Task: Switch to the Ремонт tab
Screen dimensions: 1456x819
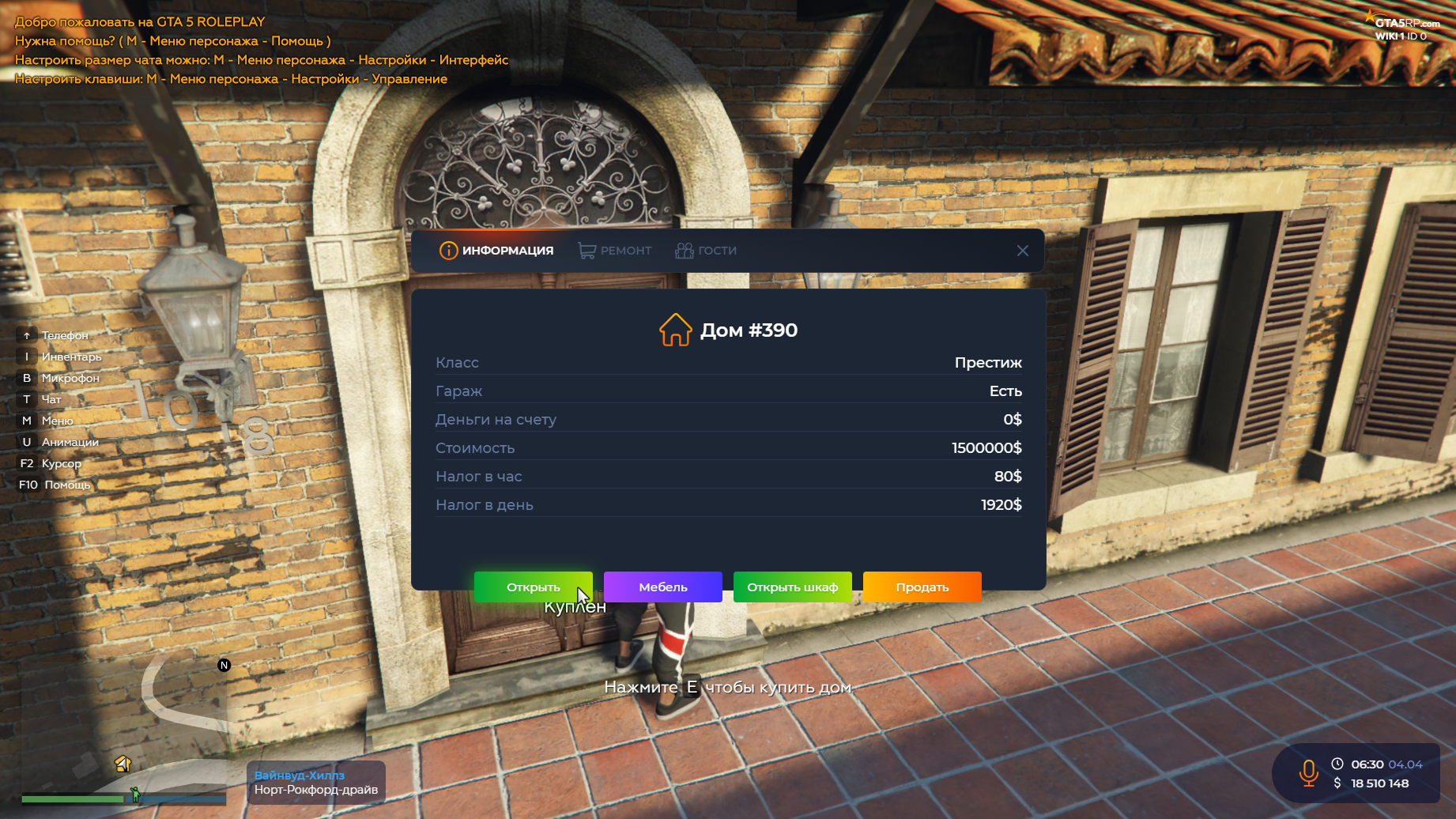Action: coord(615,251)
